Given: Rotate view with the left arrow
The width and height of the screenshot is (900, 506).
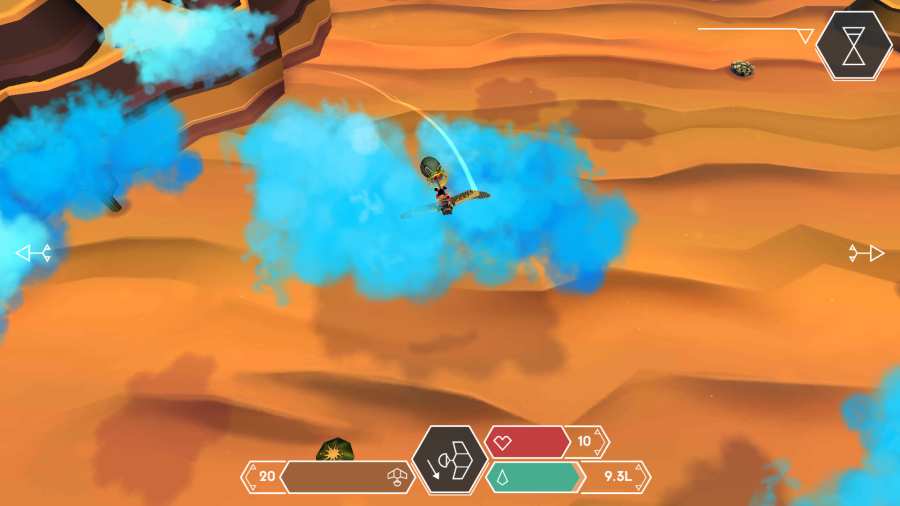Looking at the screenshot, I should tap(33, 254).
